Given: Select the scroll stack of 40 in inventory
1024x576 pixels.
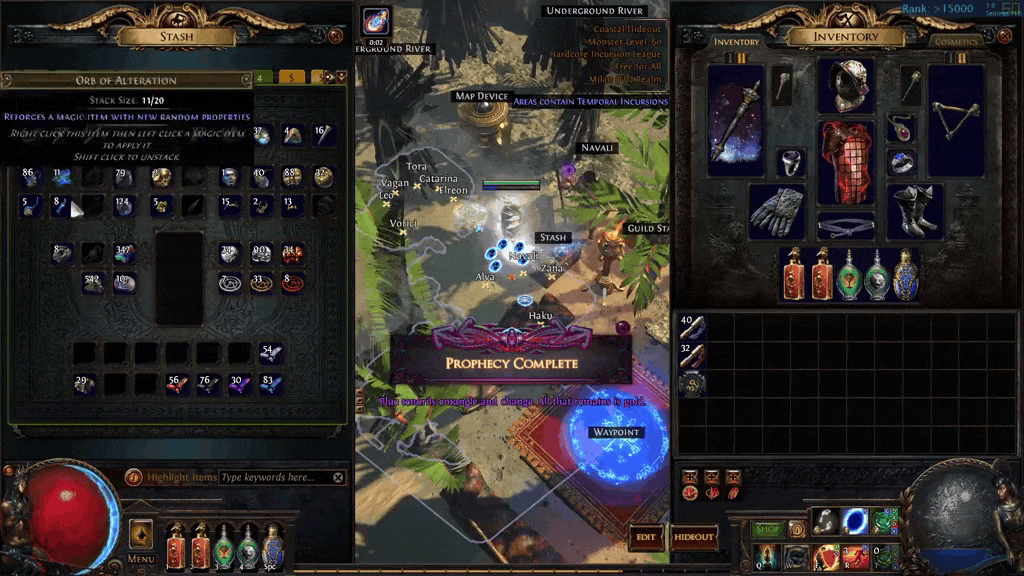Looking at the screenshot, I should coord(691,327).
